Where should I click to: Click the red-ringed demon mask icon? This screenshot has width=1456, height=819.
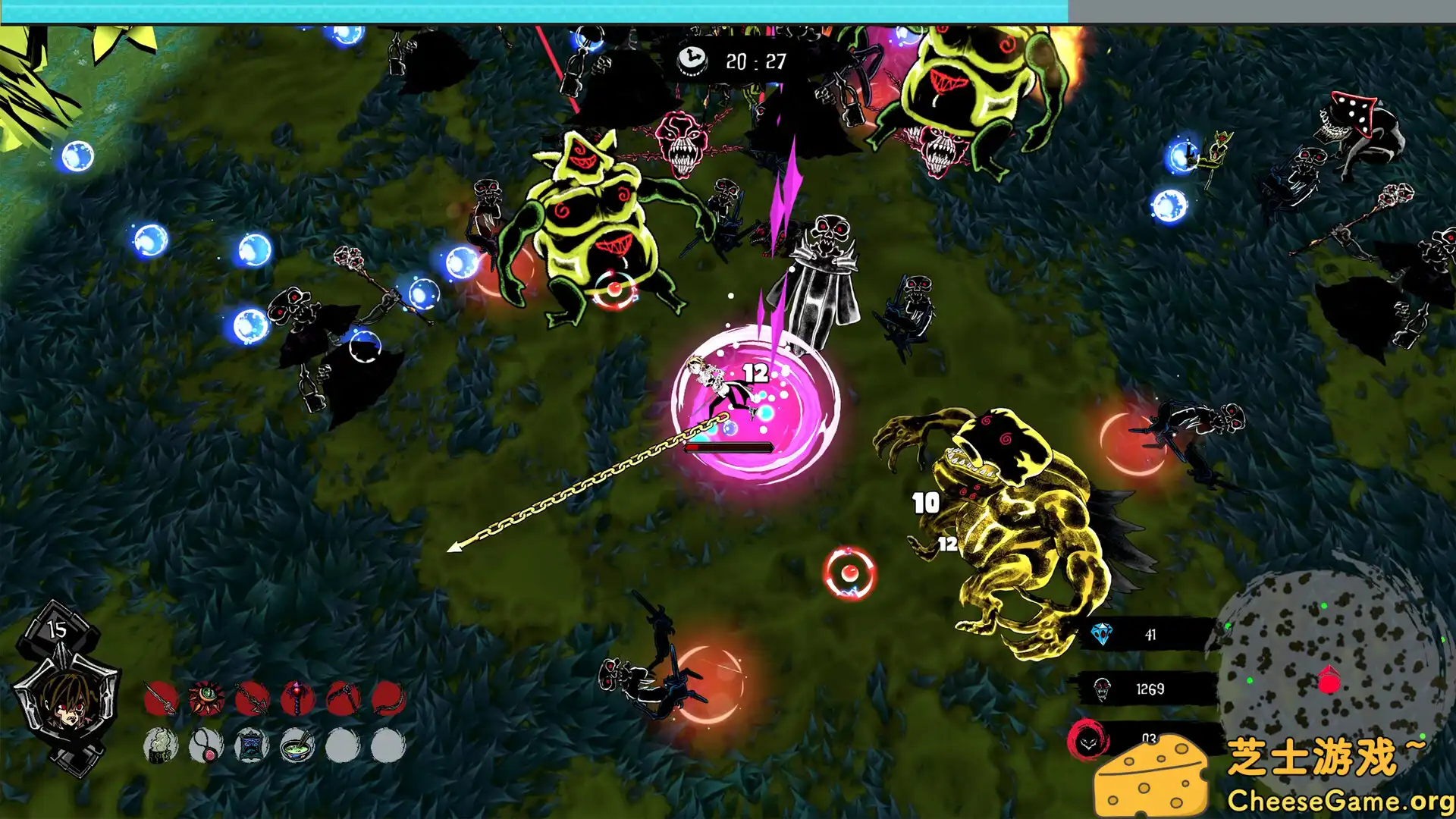coord(1089,740)
